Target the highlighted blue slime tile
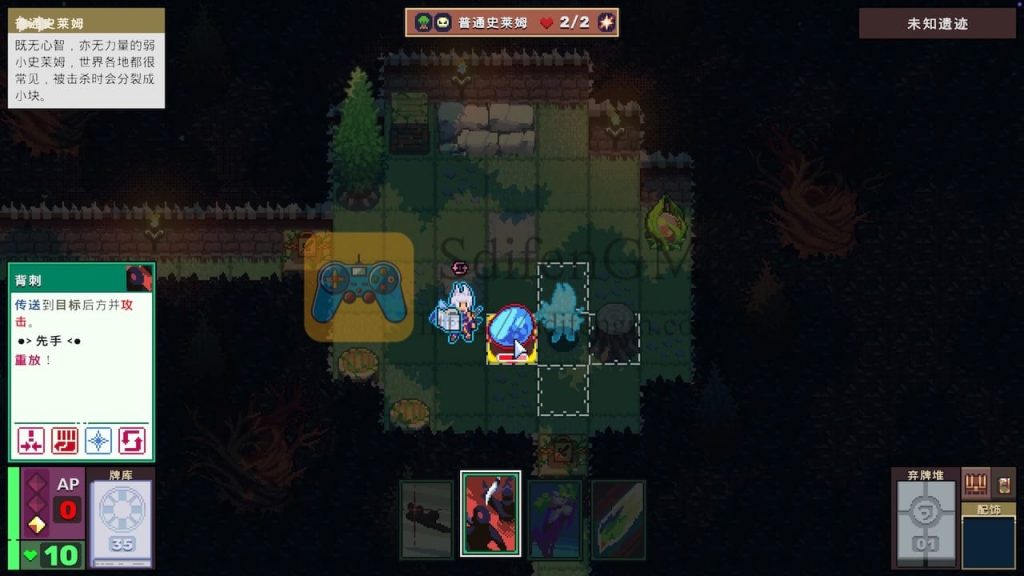The height and width of the screenshot is (576, 1024). pyautogui.click(x=512, y=336)
